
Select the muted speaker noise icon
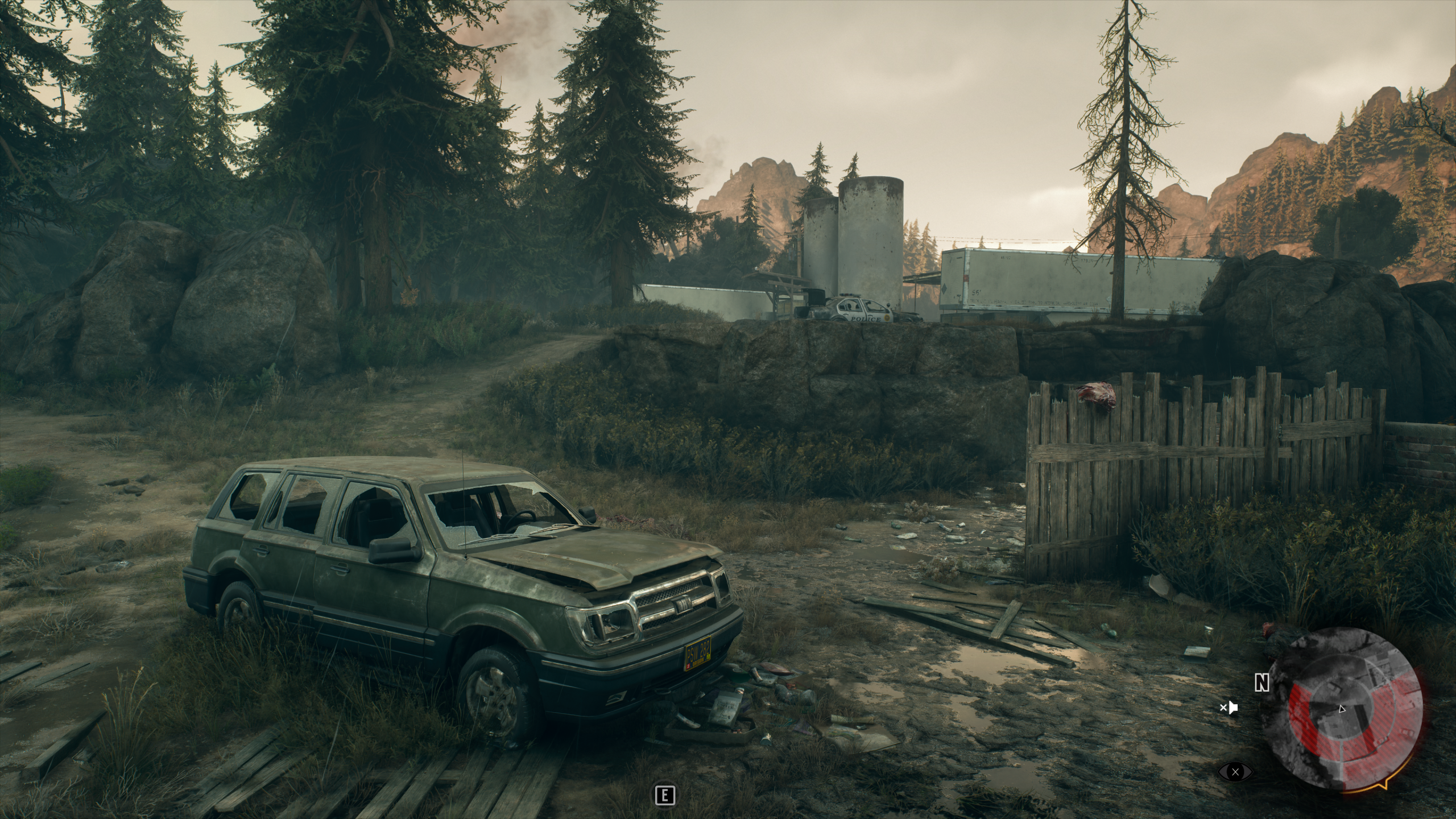(x=1228, y=708)
